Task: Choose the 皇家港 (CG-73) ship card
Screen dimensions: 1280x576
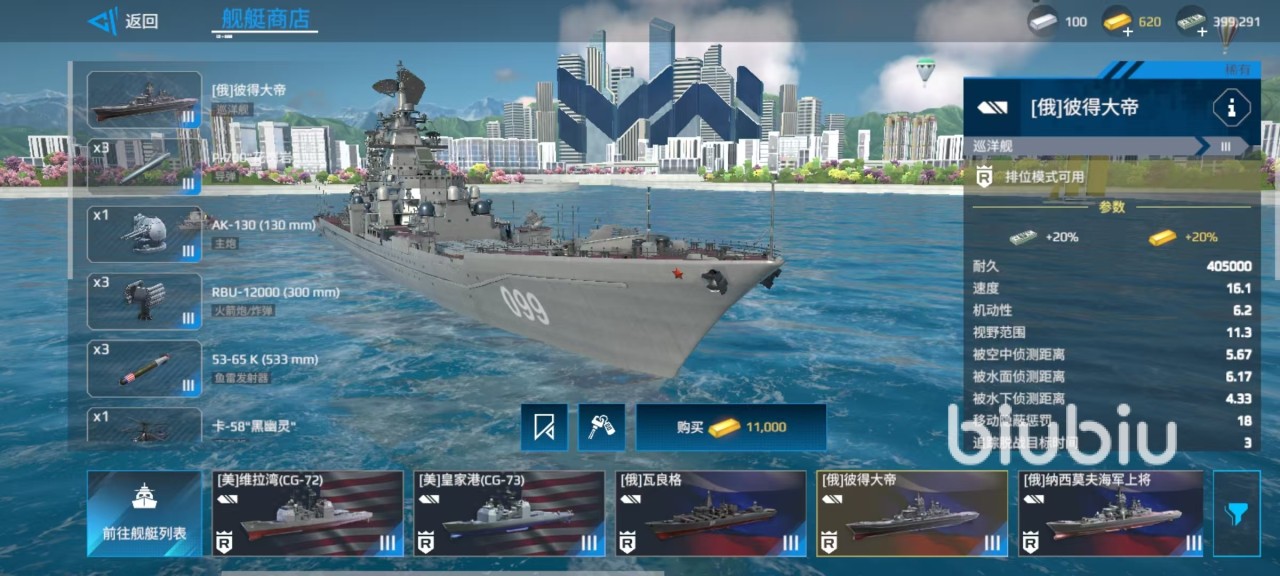Action: click(509, 514)
